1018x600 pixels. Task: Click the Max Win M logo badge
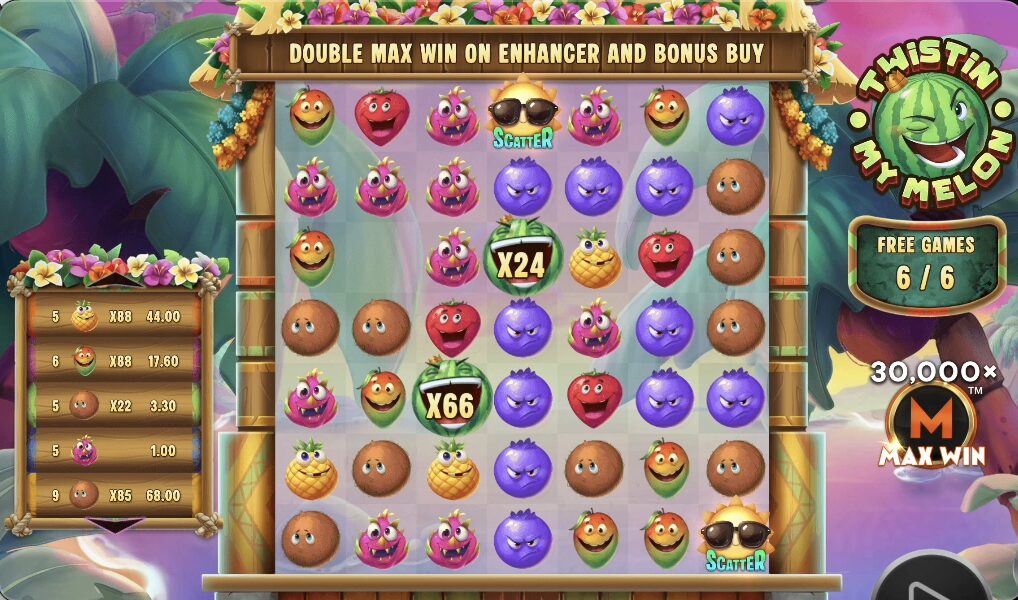(931, 423)
